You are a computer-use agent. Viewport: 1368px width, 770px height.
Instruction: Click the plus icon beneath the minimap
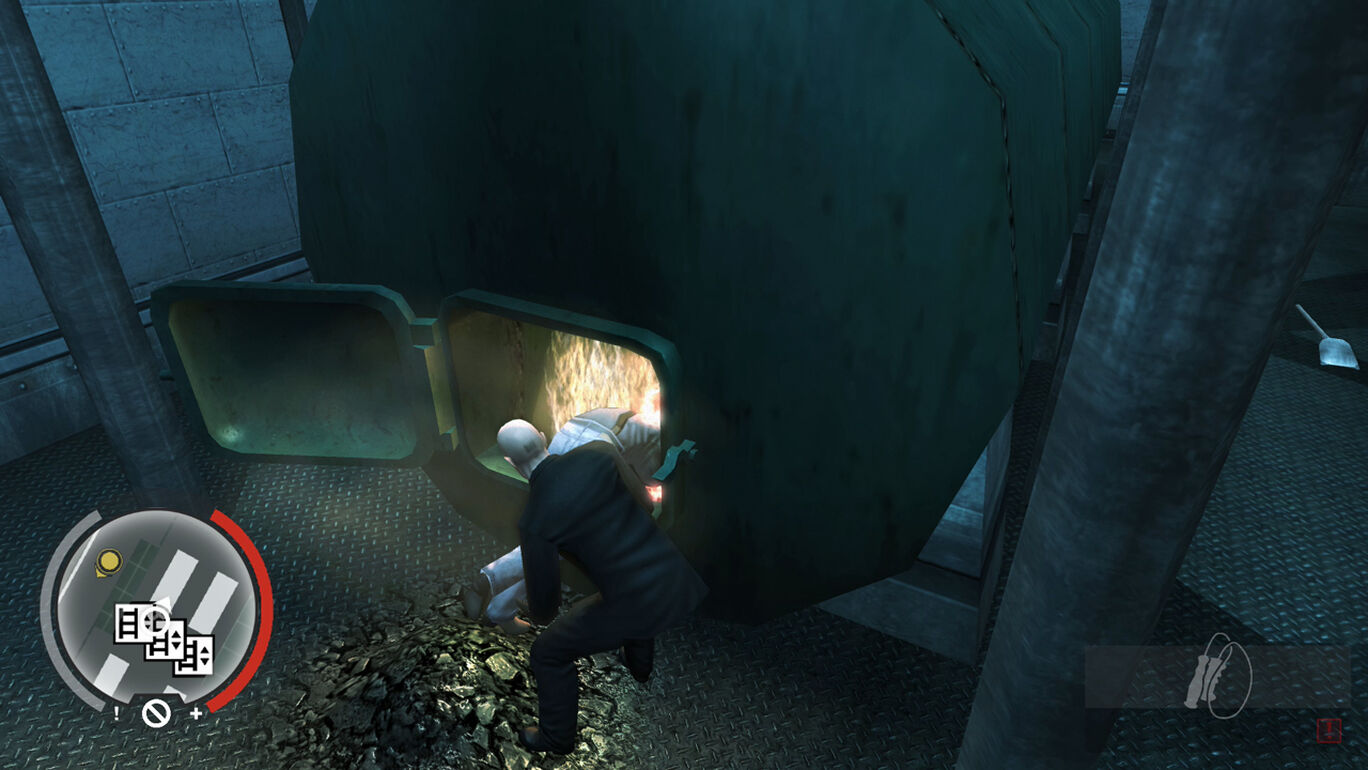pos(196,713)
